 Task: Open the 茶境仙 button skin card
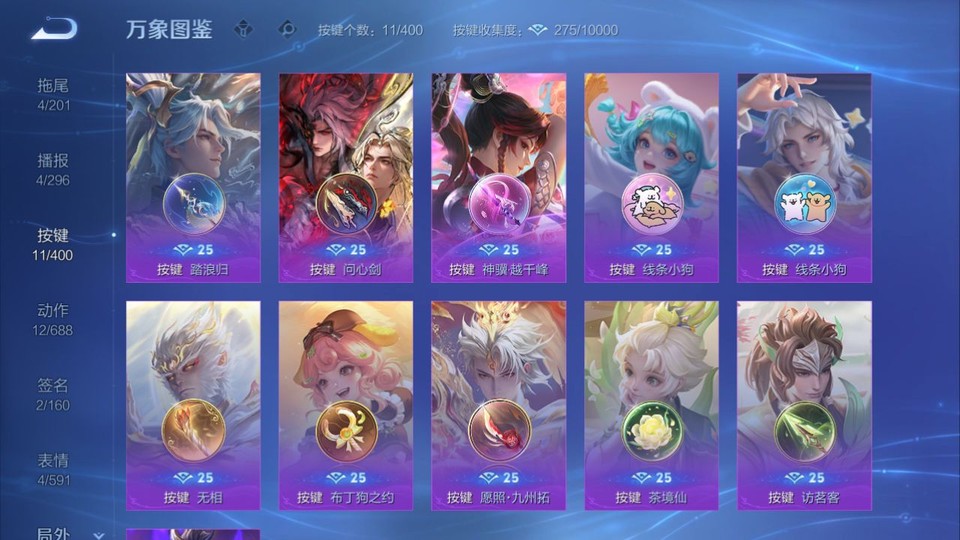[651, 405]
